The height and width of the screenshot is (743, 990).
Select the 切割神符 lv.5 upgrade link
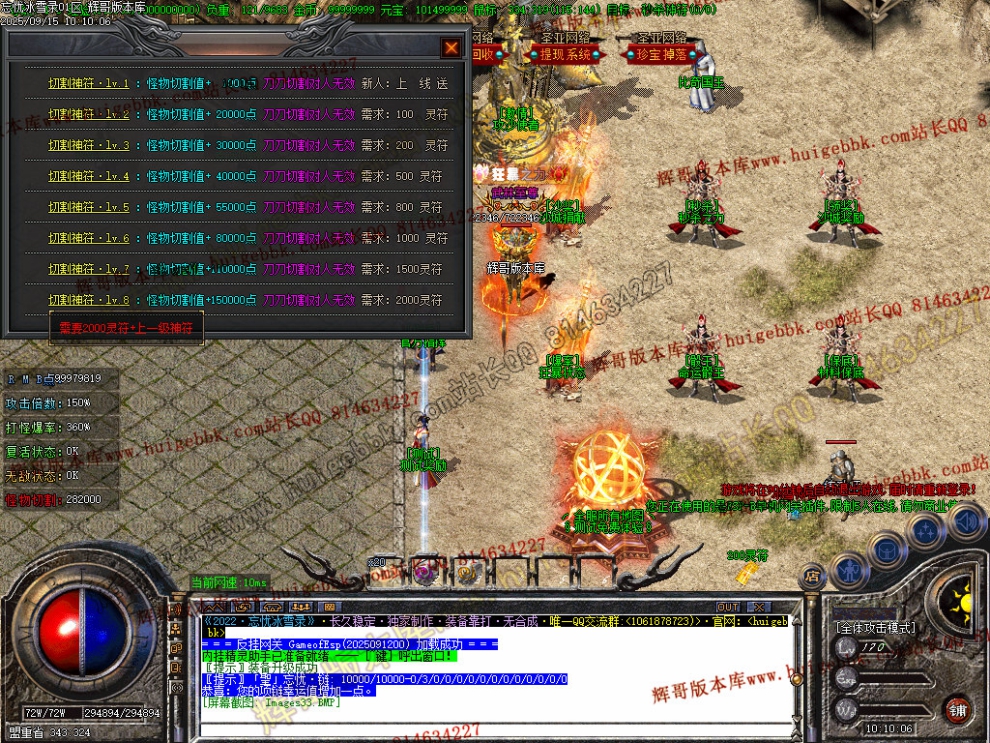(x=89, y=208)
